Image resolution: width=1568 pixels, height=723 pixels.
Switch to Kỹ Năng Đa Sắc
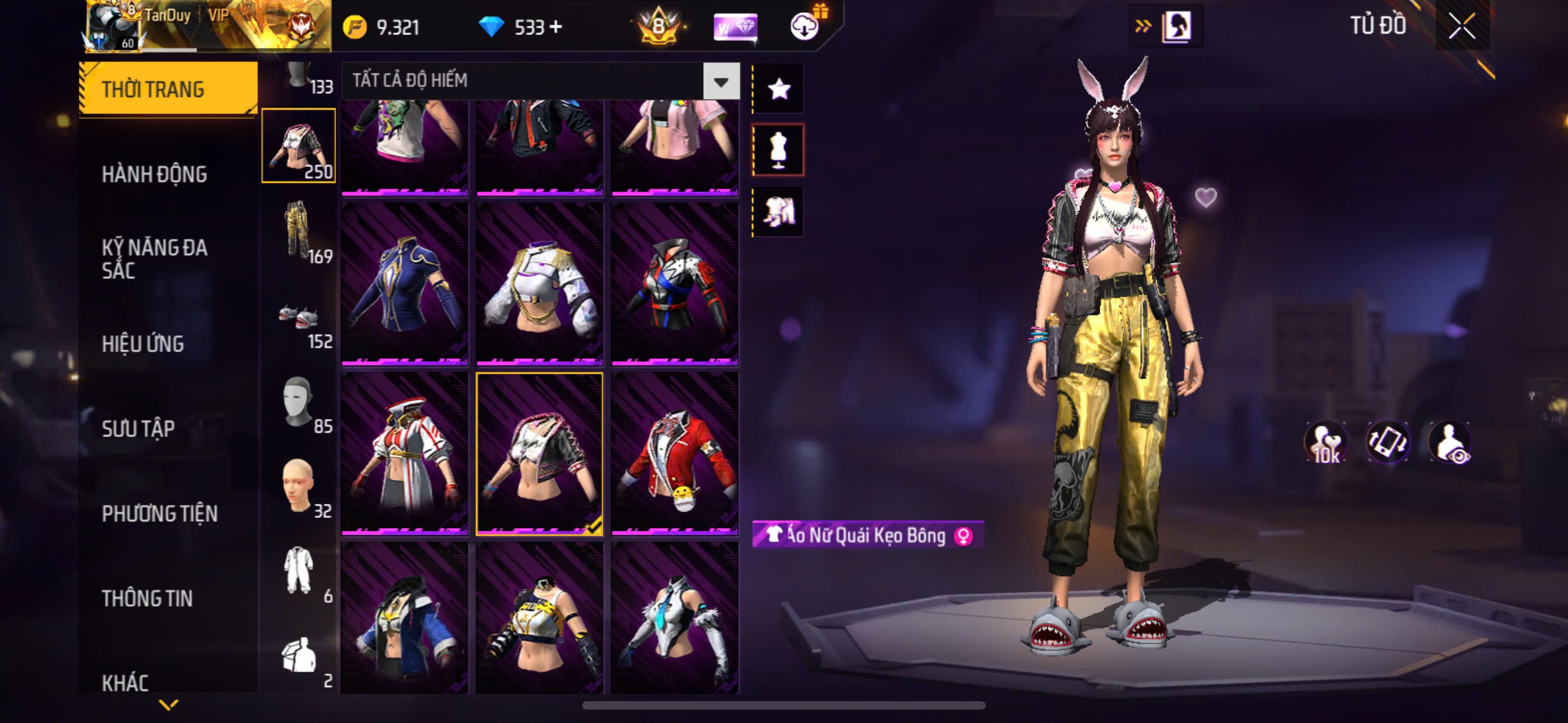(155, 258)
